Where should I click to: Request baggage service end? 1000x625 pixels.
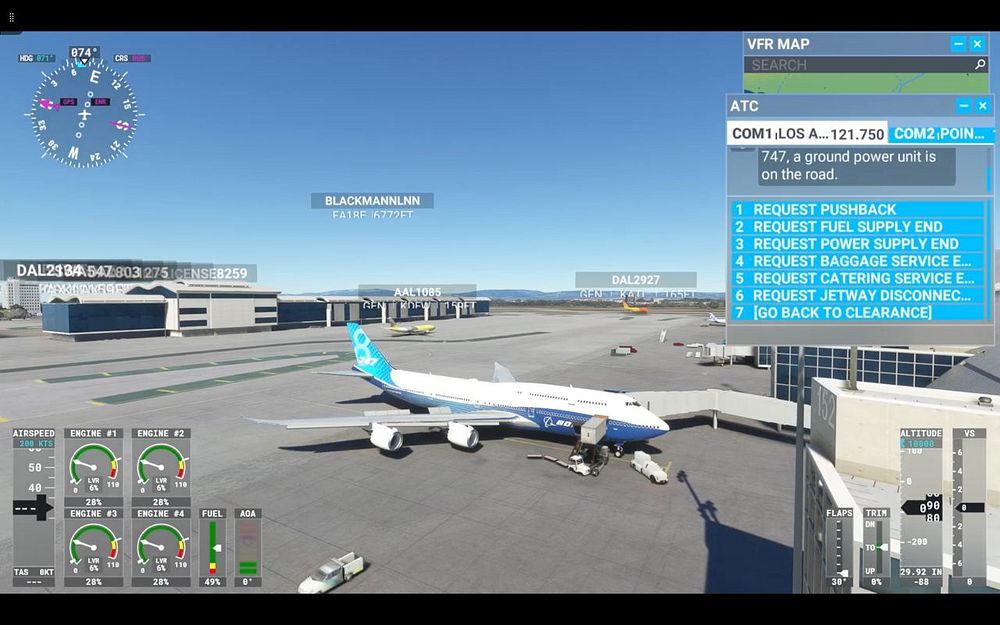(x=858, y=261)
